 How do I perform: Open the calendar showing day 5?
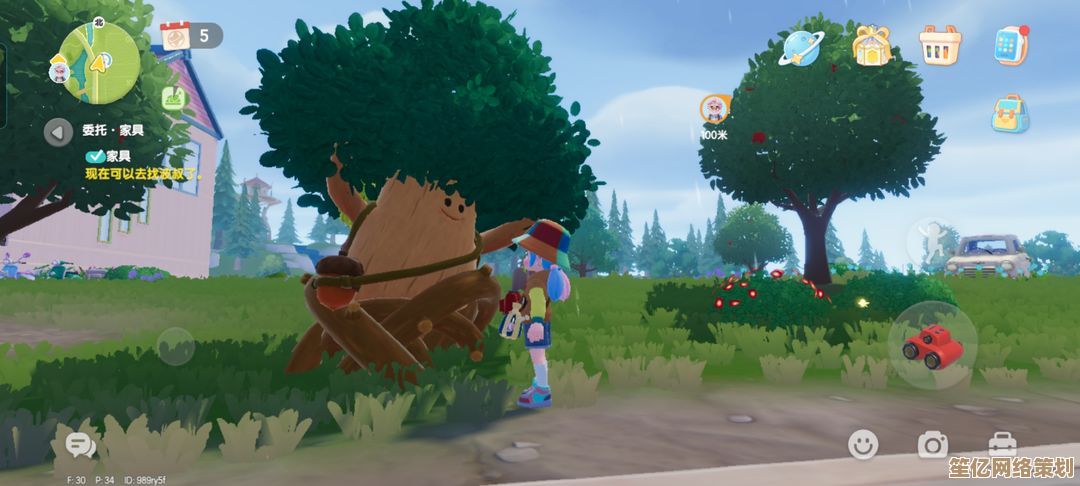[176, 36]
